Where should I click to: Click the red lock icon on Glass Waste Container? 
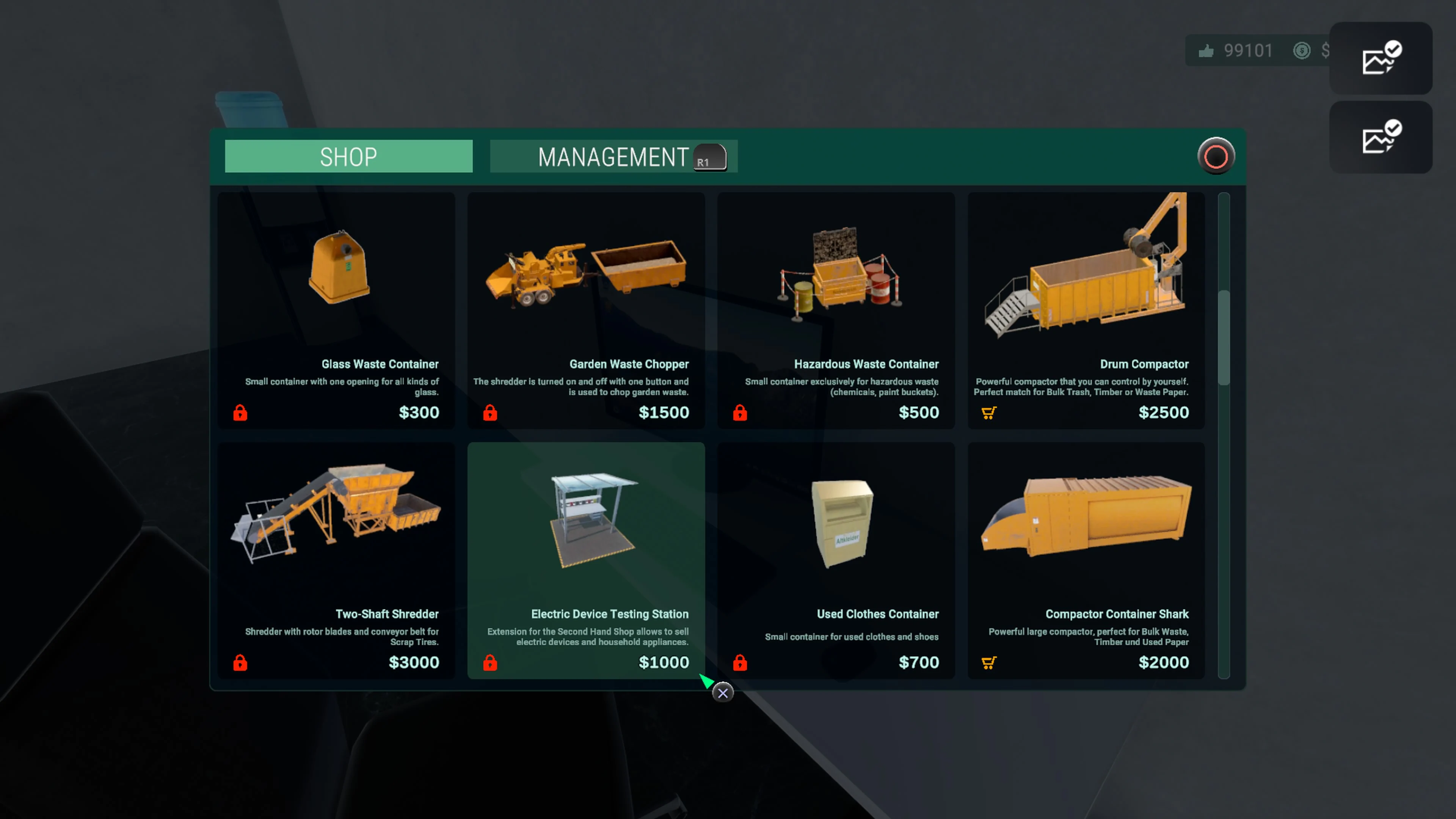pos(240,413)
